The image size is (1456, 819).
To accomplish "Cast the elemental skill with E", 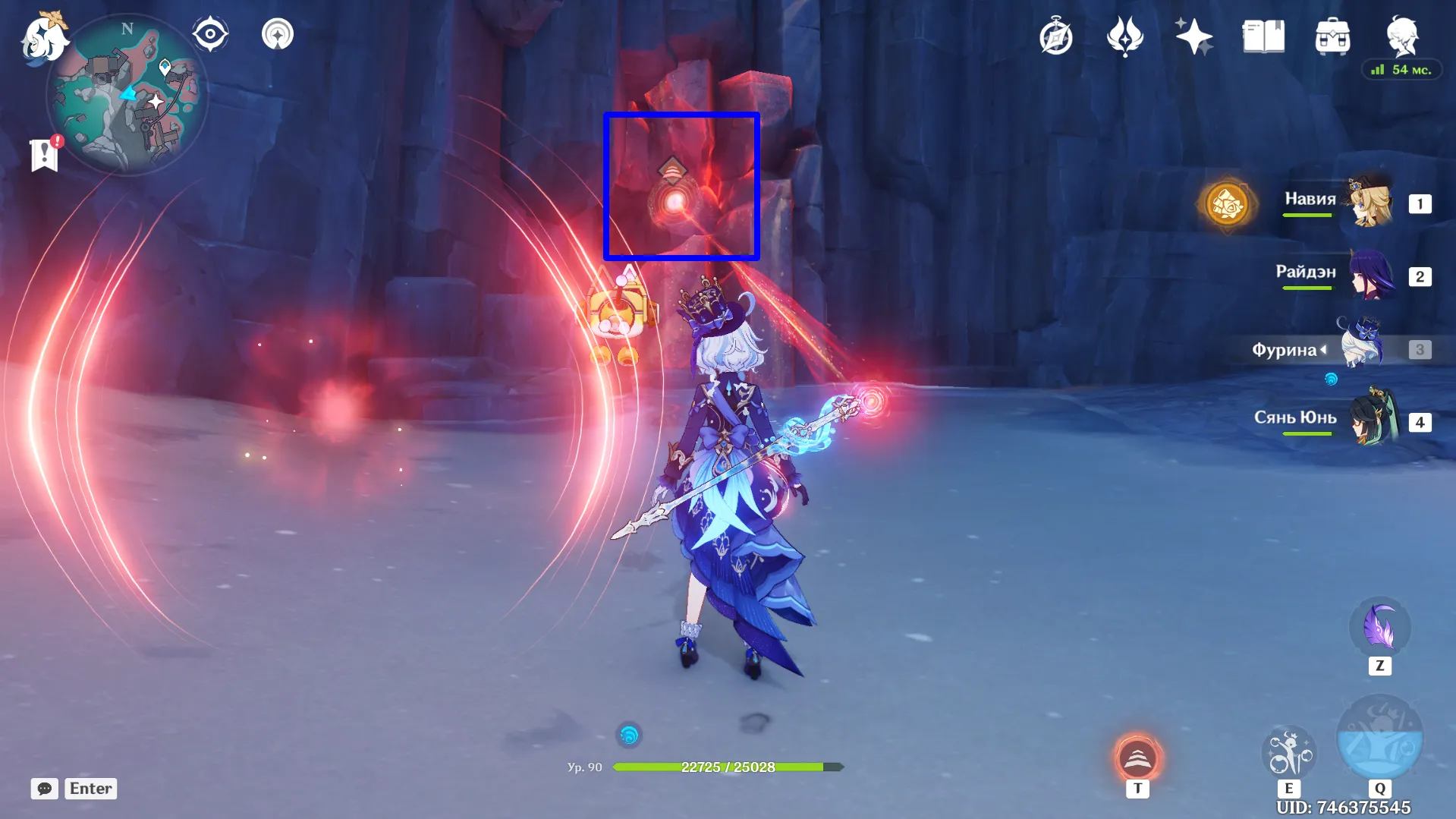I will (1290, 751).
